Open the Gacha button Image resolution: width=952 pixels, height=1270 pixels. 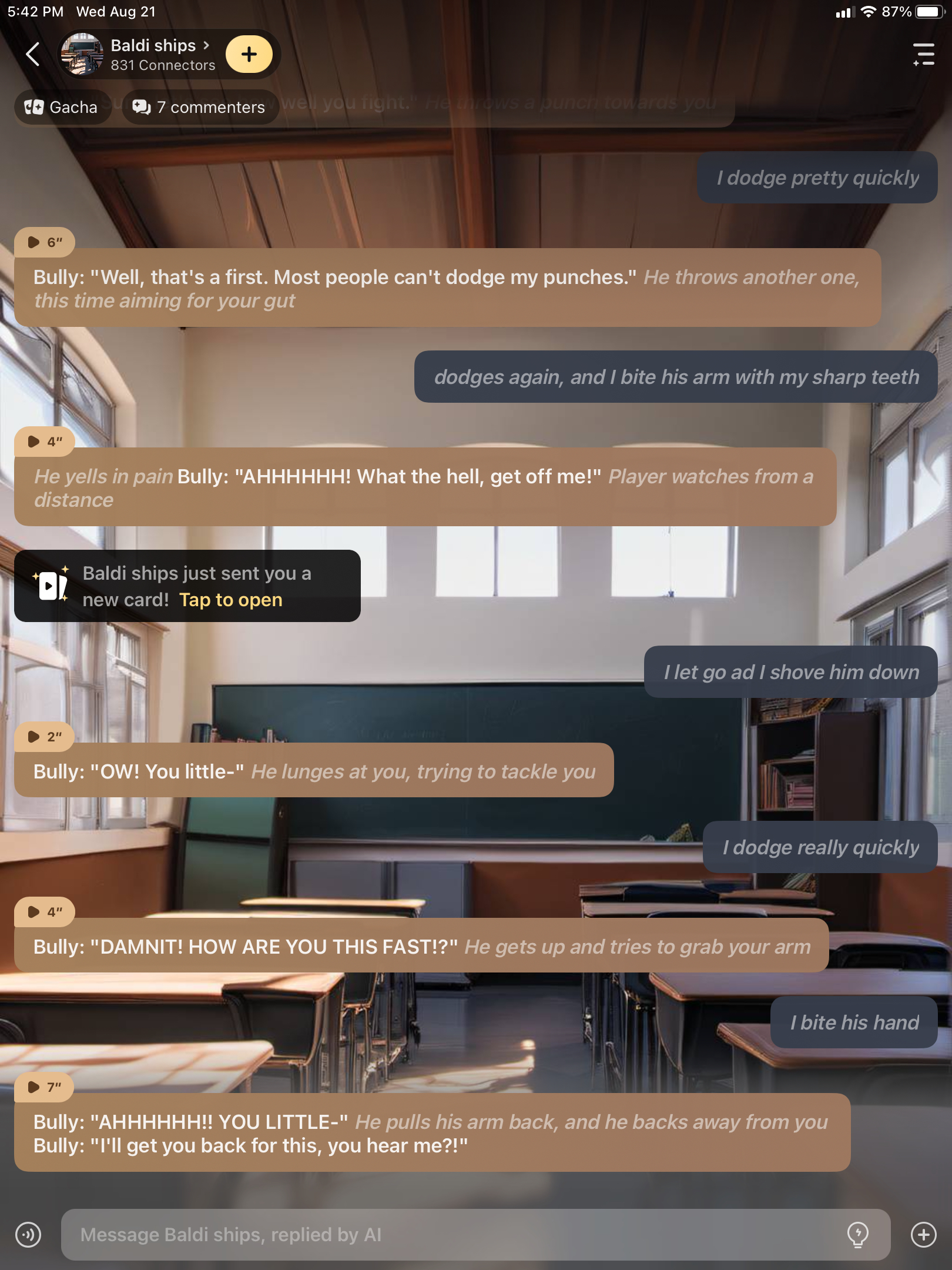pos(61,108)
